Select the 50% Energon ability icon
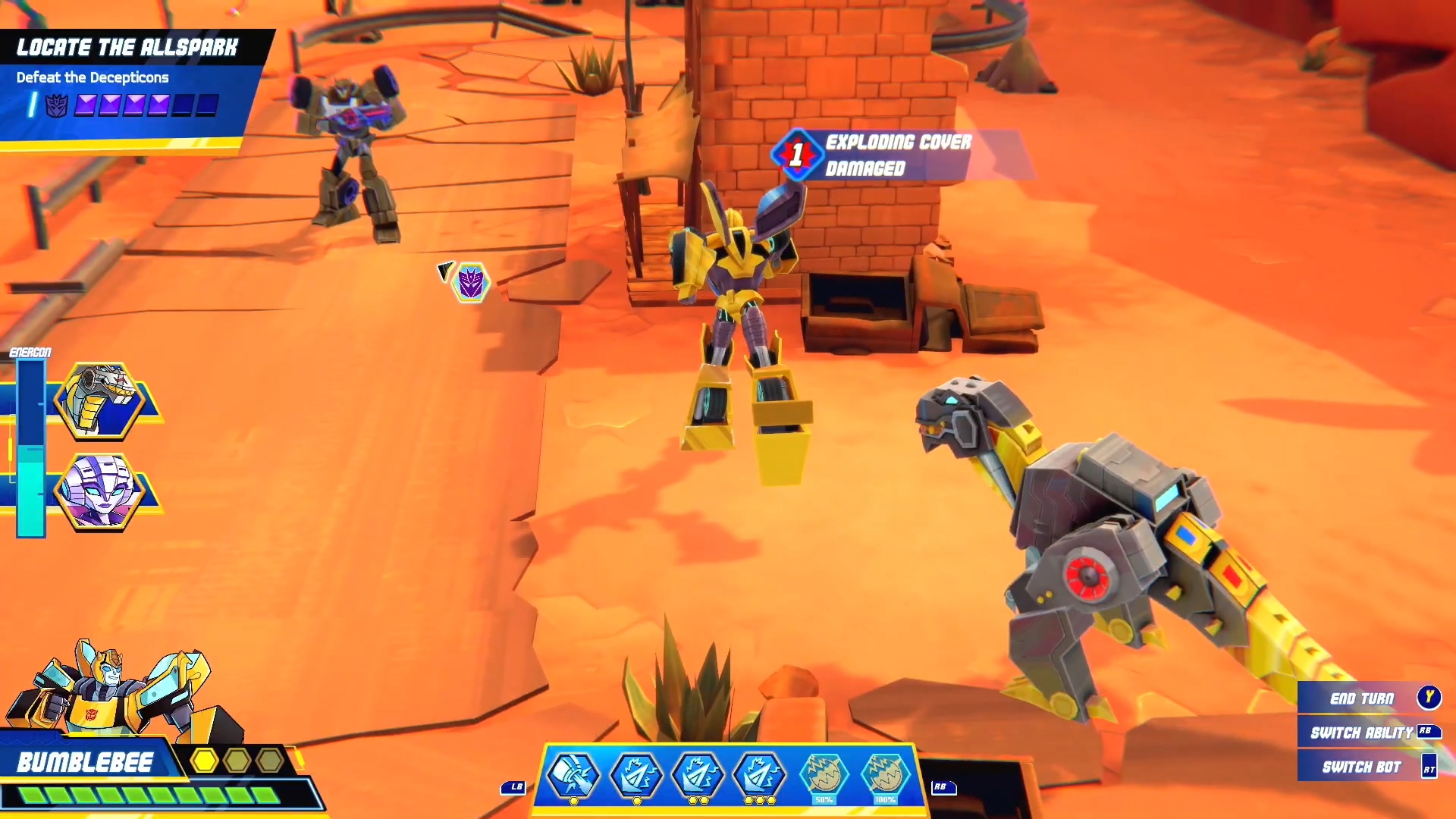 click(824, 775)
